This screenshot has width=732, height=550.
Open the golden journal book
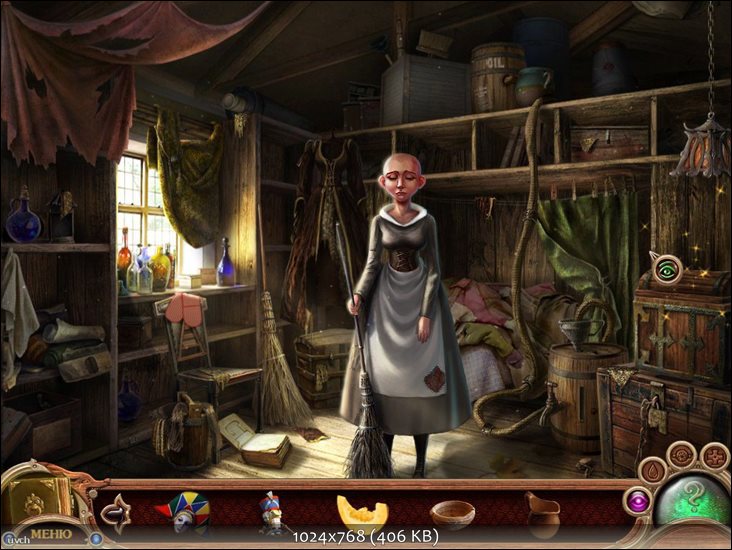pyautogui.click(x=38, y=496)
